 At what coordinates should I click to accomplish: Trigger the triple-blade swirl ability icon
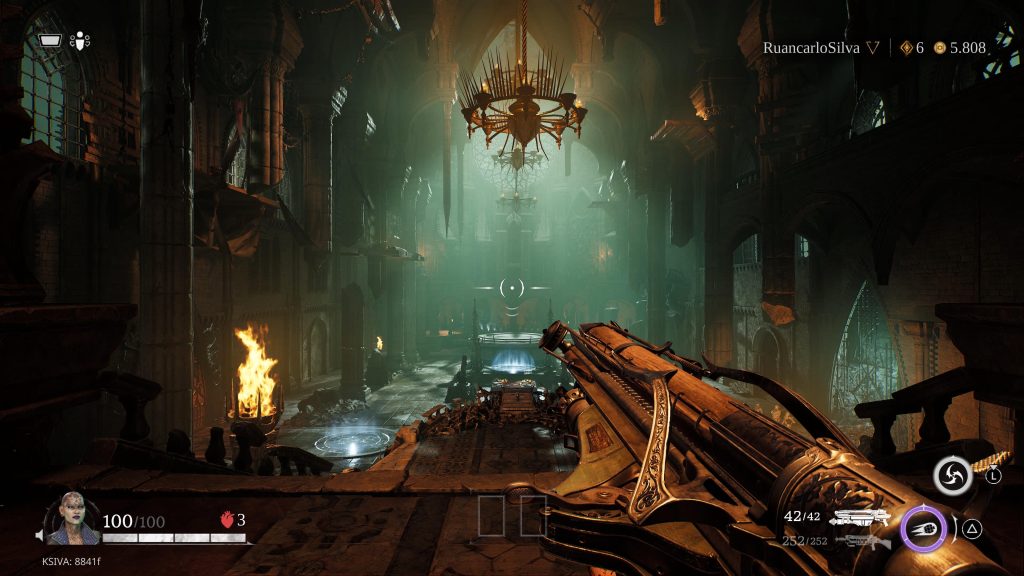tap(952, 476)
